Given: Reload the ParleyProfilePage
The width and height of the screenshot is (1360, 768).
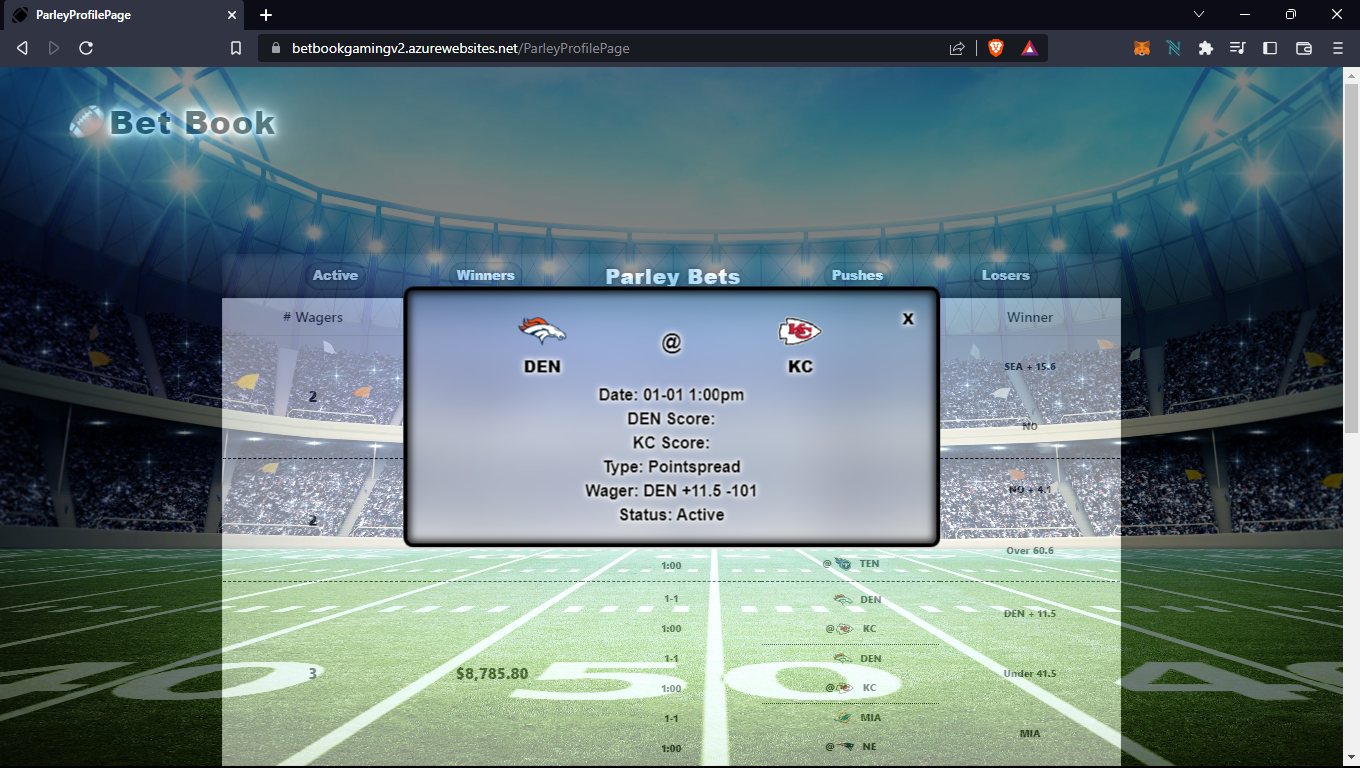Looking at the screenshot, I should [85, 47].
